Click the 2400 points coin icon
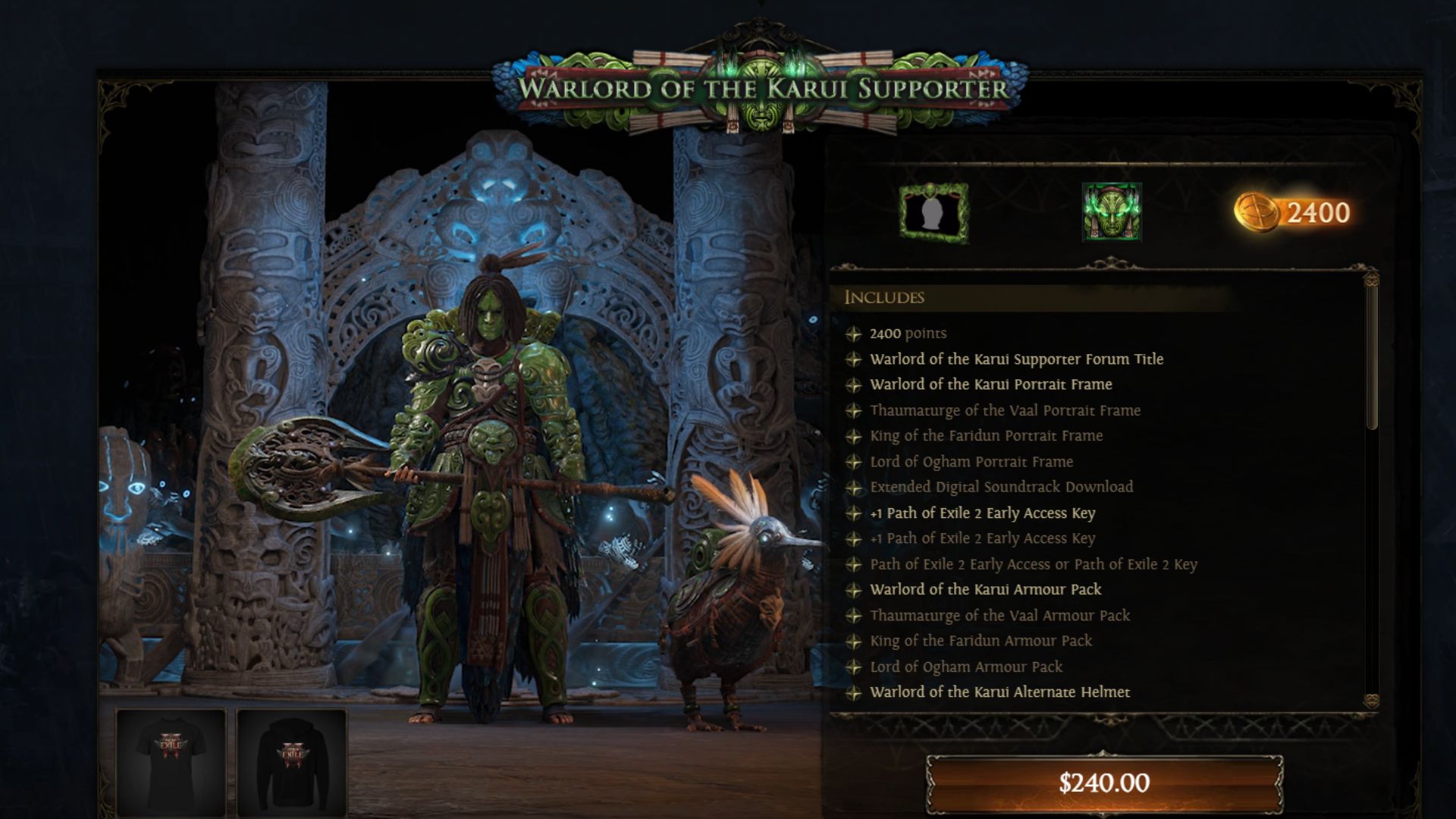The image size is (1456, 819). (x=1257, y=212)
